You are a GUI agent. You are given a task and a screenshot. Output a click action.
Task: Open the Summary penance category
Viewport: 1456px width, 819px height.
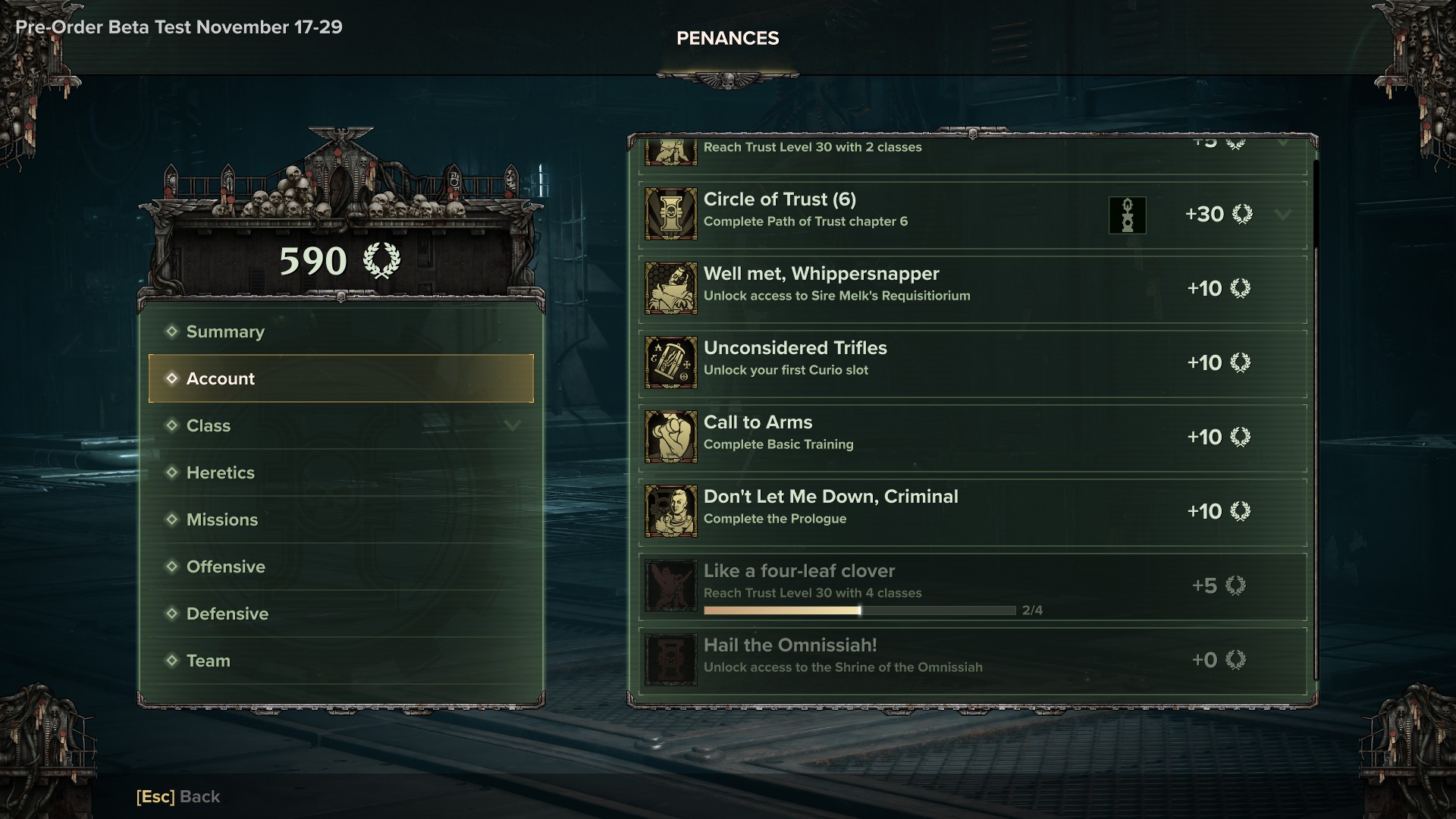pyautogui.click(x=225, y=331)
